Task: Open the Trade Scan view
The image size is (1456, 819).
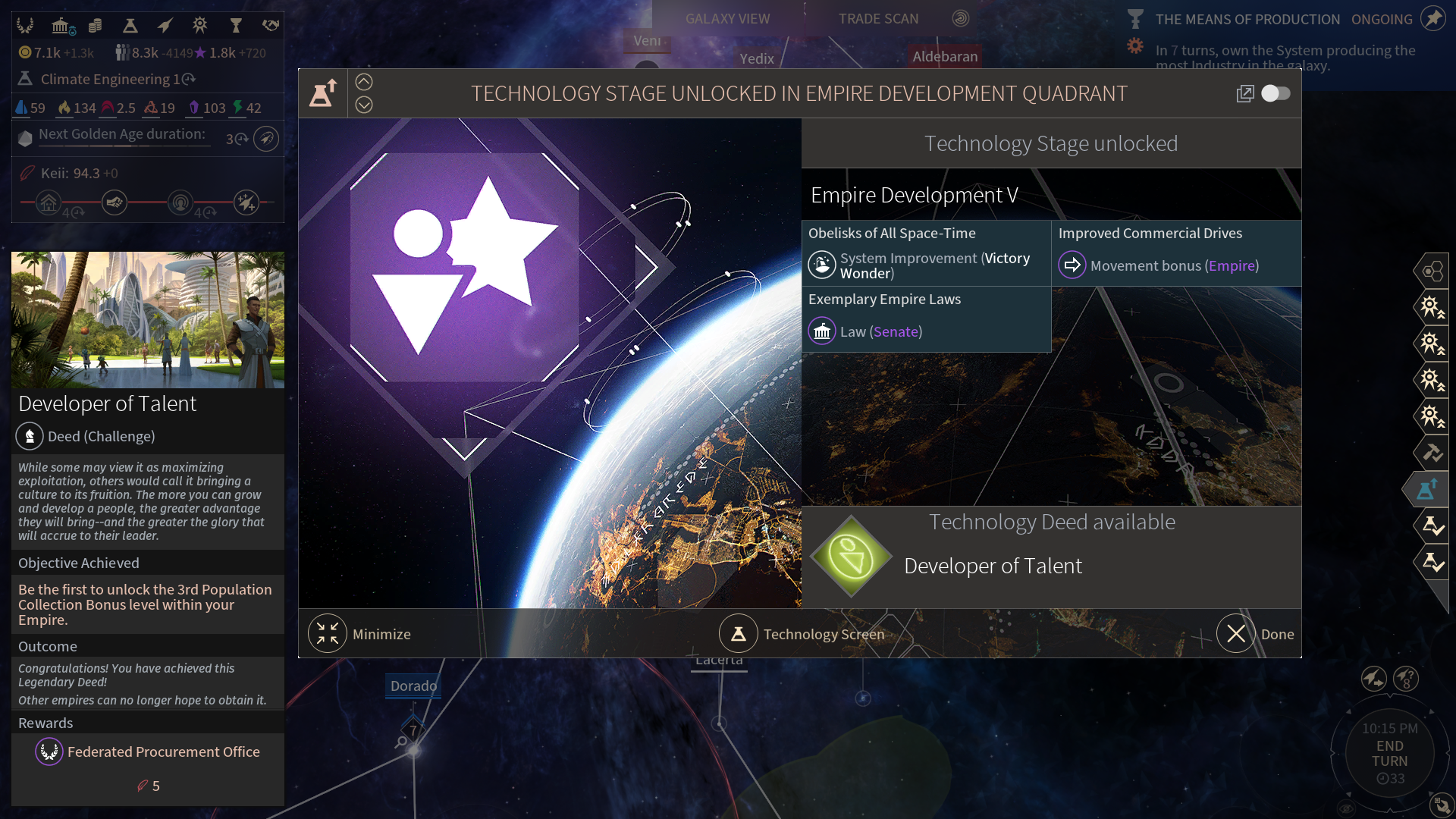Action: (x=878, y=19)
